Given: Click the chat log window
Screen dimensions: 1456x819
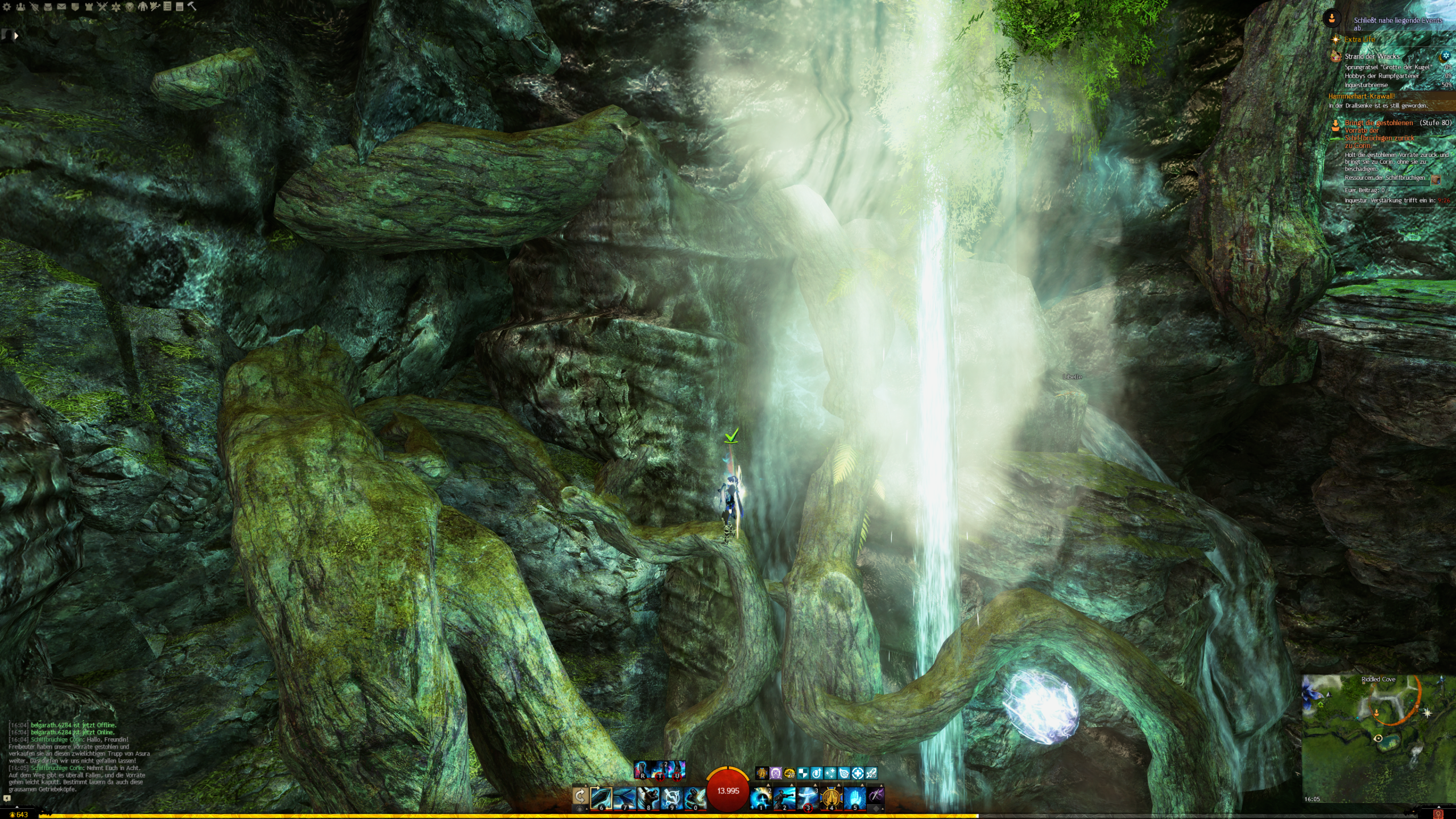Looking at the screenshot, I should [x=80, y=756].
